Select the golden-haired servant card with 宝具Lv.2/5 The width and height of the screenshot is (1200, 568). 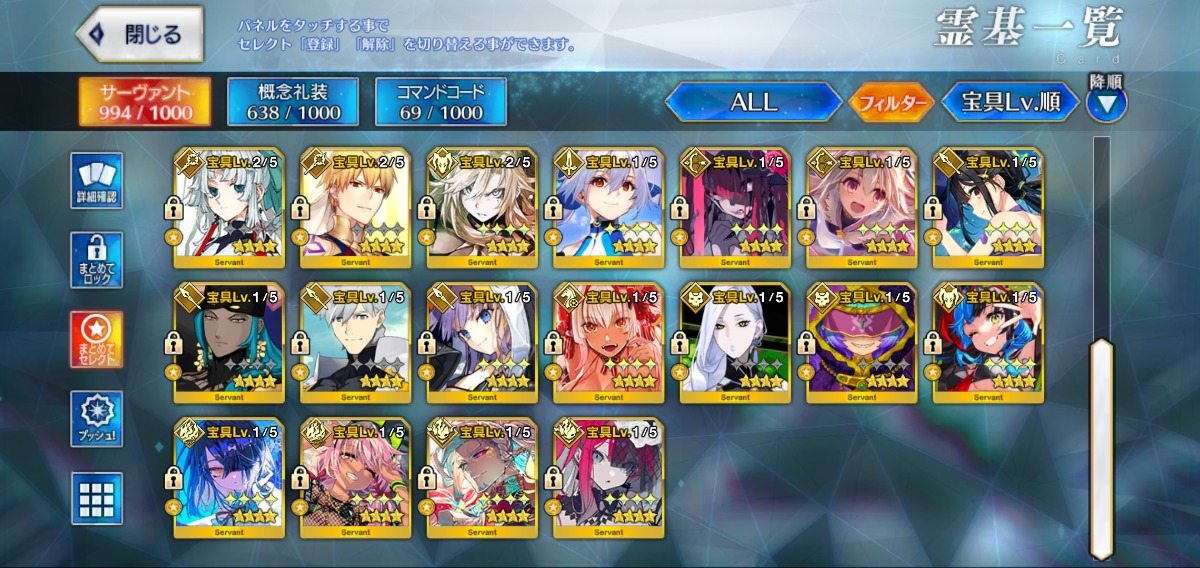356,208
